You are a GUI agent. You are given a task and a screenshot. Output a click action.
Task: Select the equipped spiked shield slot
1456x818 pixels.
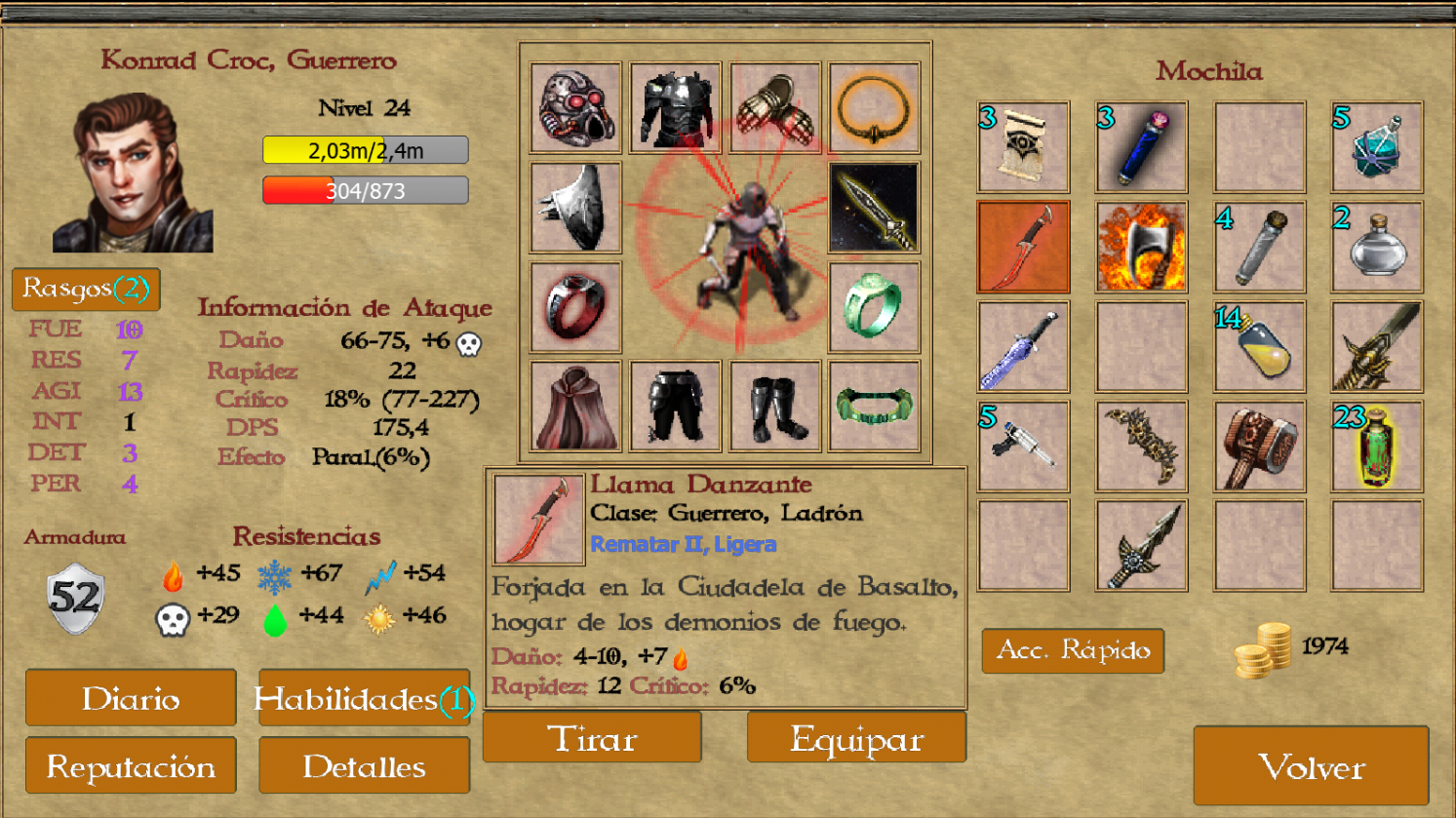575,208
